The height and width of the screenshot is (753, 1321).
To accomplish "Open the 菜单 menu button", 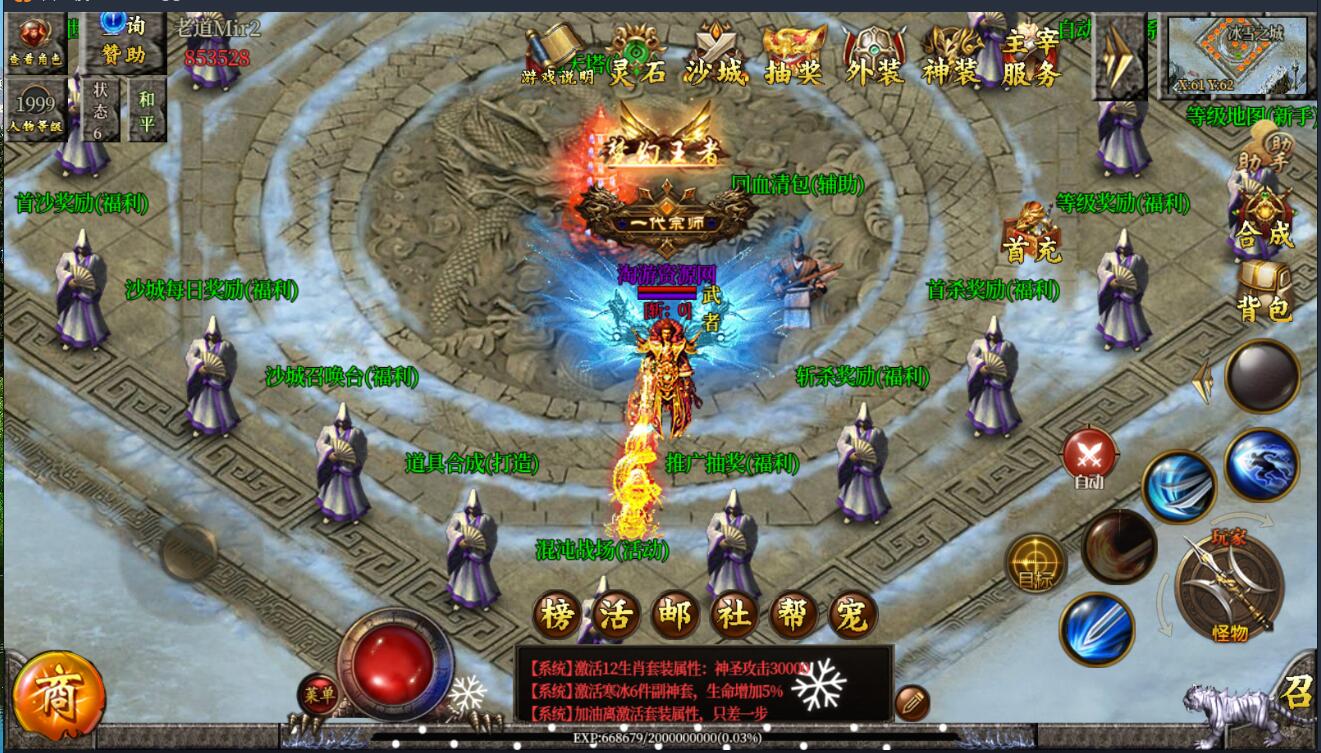I will coord(319,694).
